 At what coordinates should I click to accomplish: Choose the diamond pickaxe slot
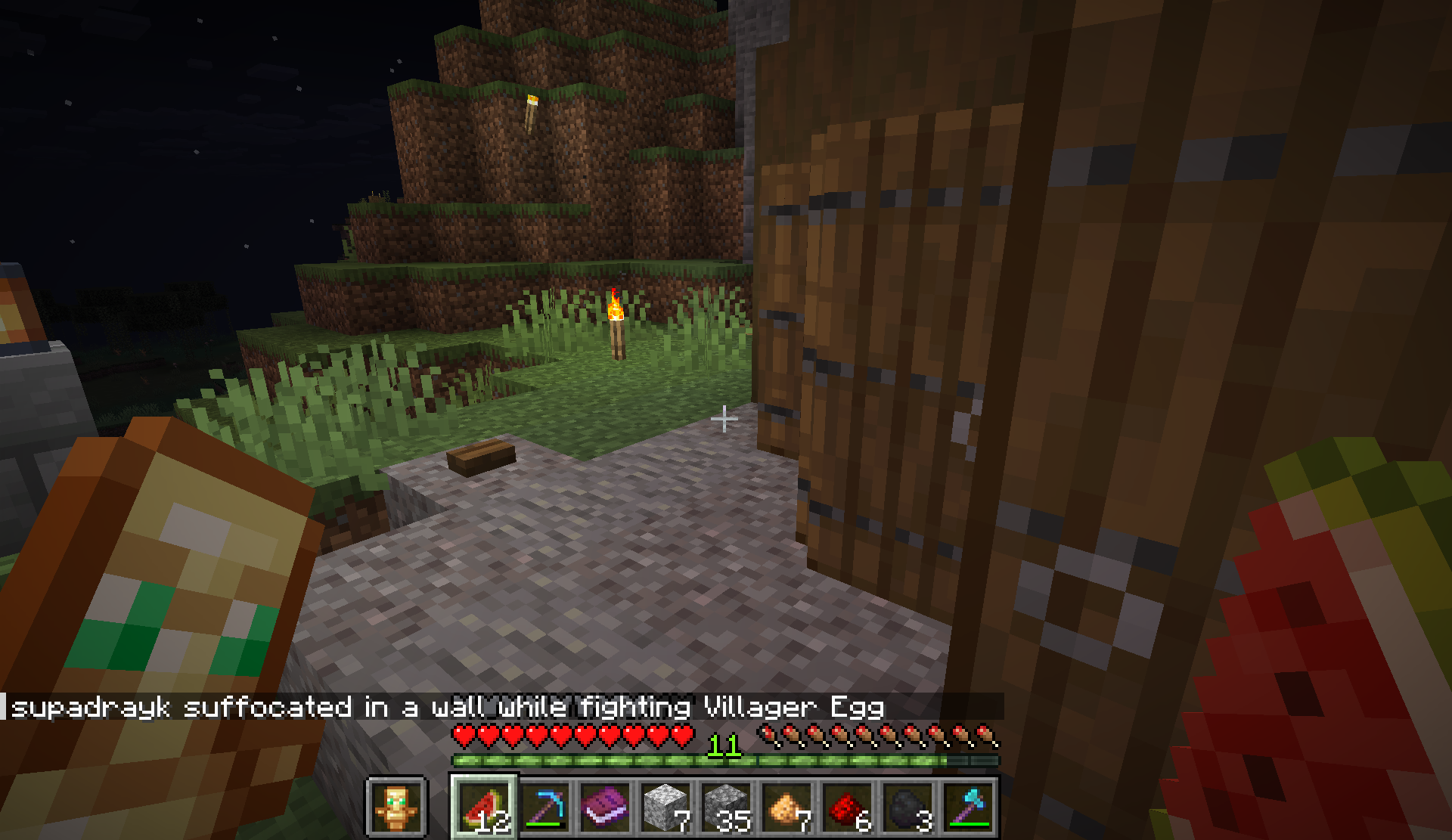point(544,807)
